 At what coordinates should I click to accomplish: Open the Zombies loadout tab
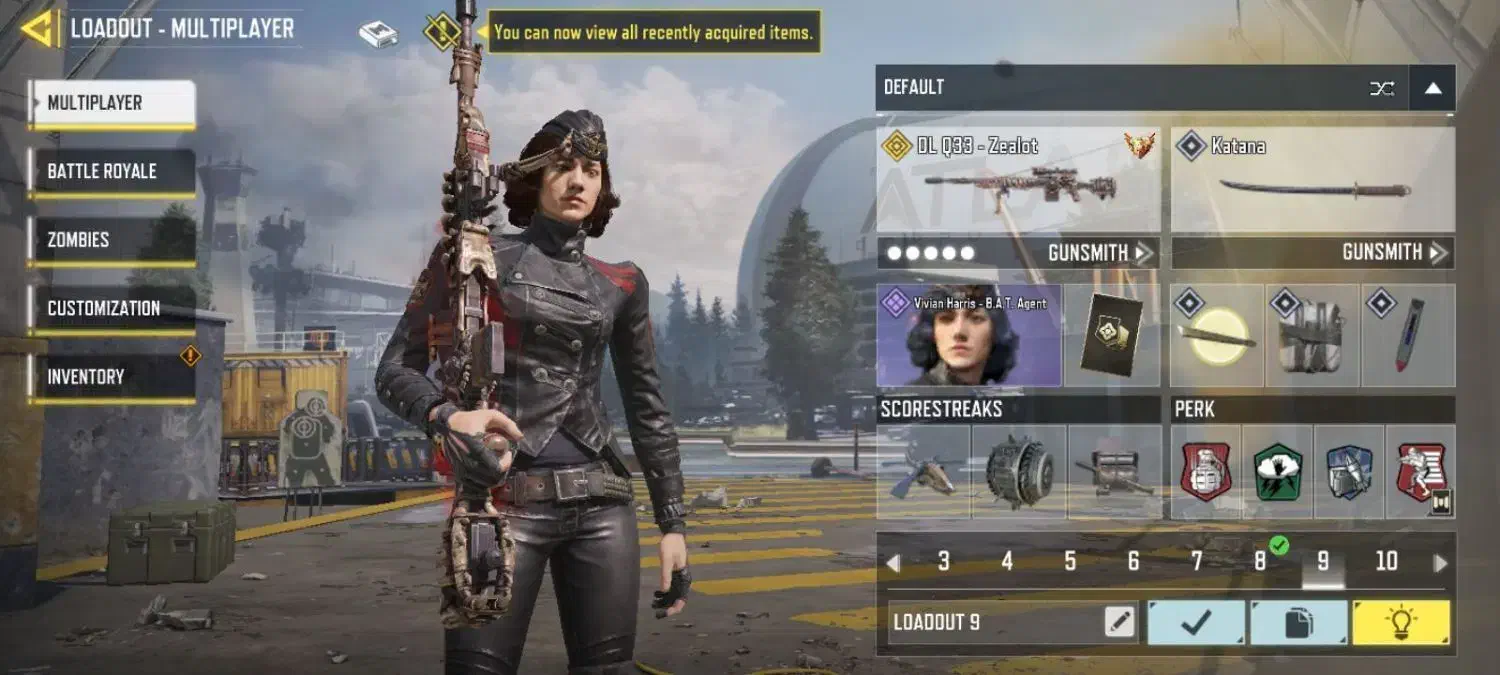(x=110, y=240)
